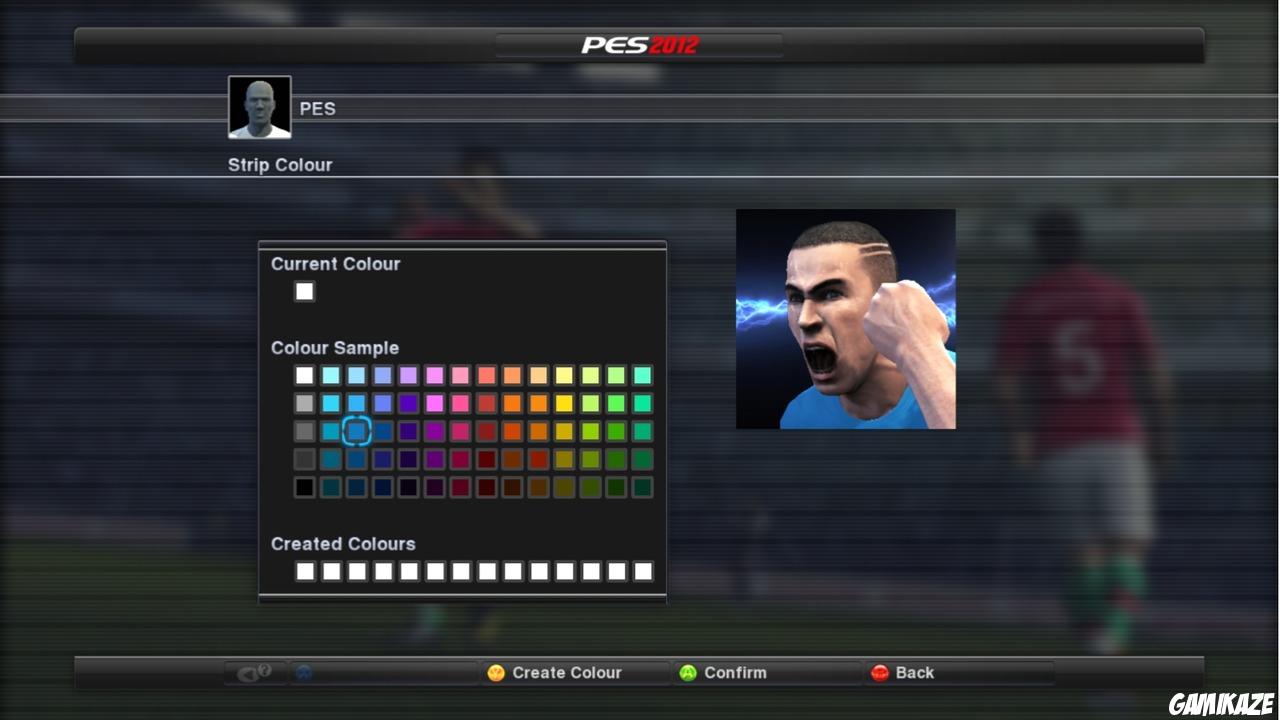This screenshot has height=720, width=1280.
Task: Click the PES 2012 logo banner
Action: [x=639, y=43]
